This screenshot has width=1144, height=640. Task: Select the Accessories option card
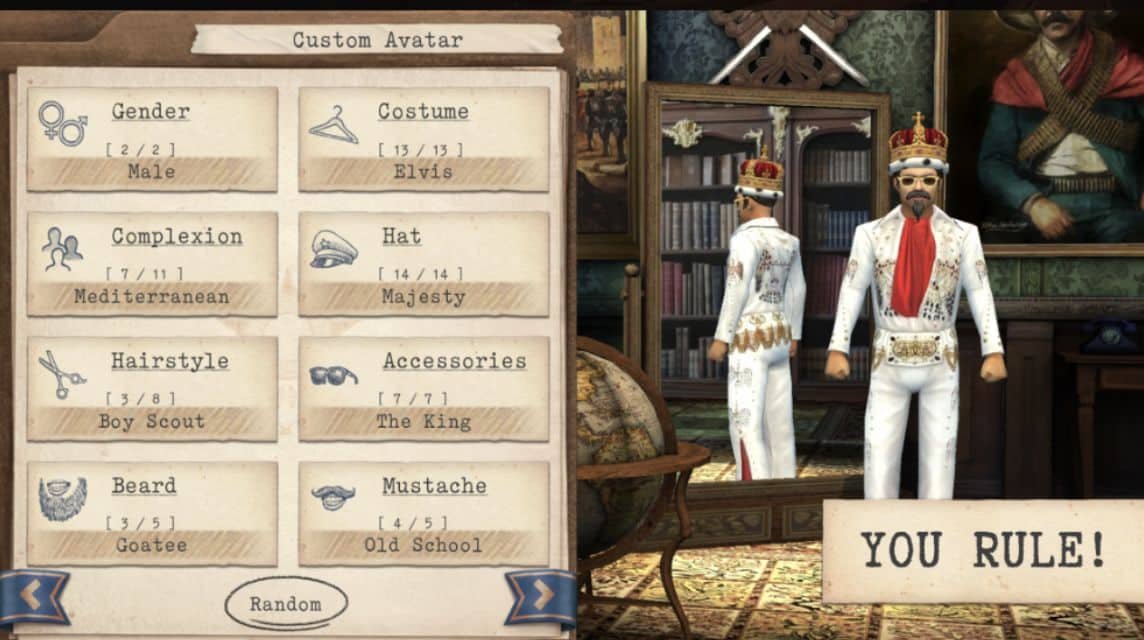[x=424, y=389]
